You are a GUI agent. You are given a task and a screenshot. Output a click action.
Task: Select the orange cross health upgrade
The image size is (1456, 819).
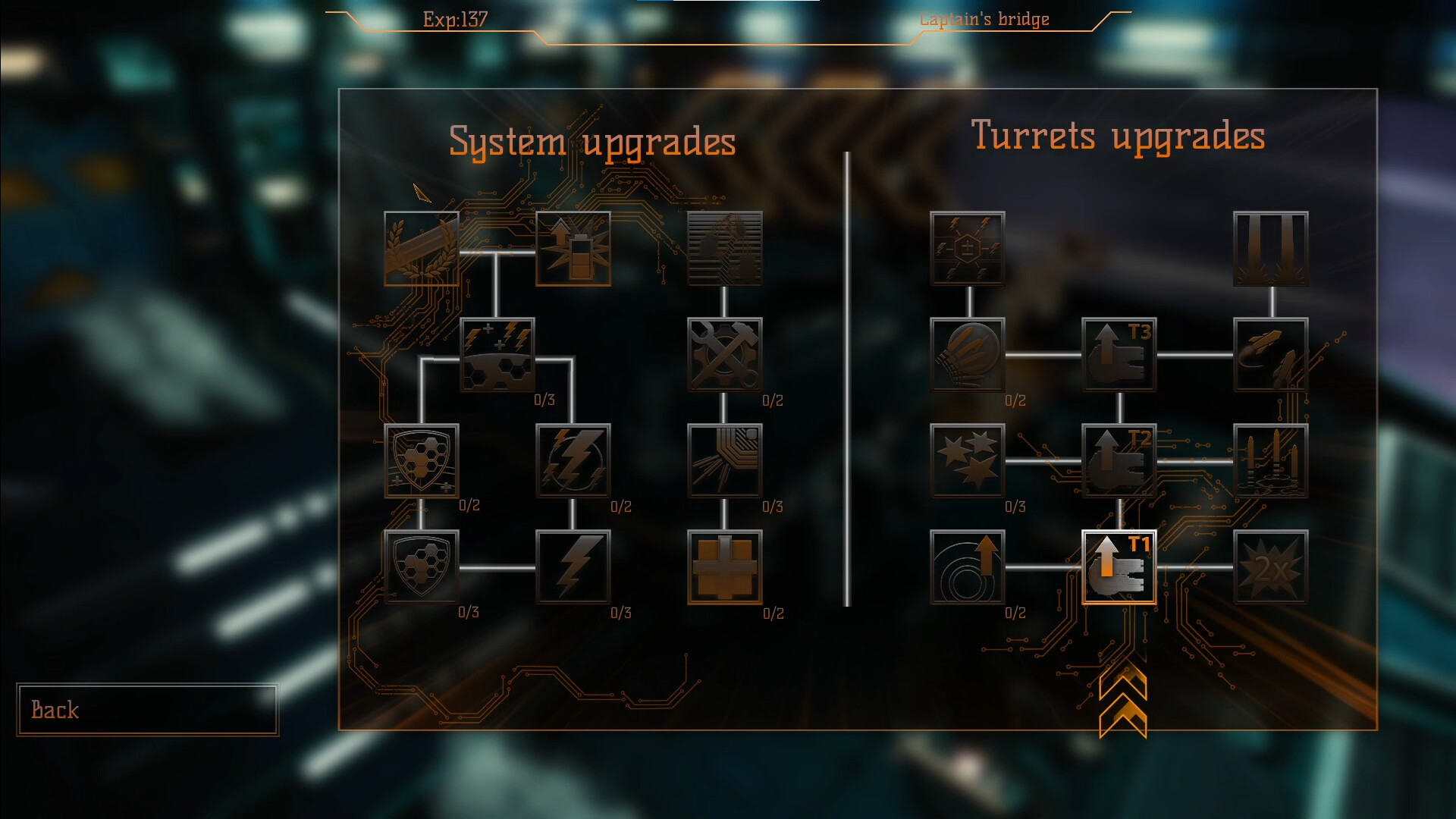pyautogui.click(x=724, y=567)
